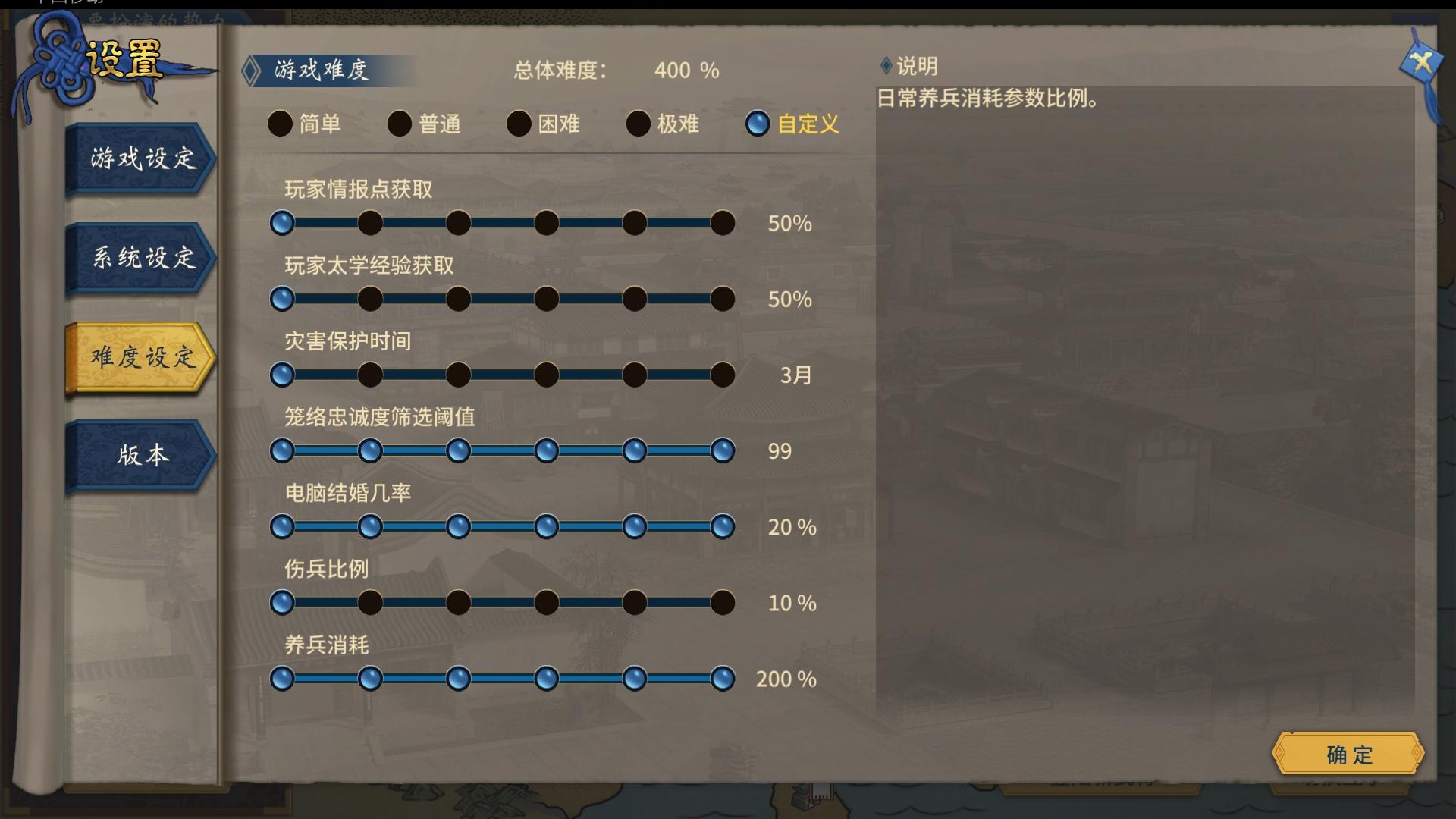This screenshot has width=1456, height=819.
Task: Select the 简单 difficulty option
Action: tap(280, 124)
